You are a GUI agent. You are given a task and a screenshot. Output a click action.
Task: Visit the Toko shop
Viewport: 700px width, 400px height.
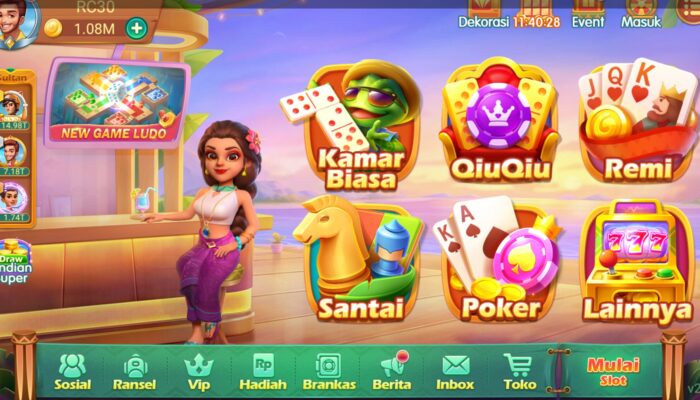coord(518,371)
